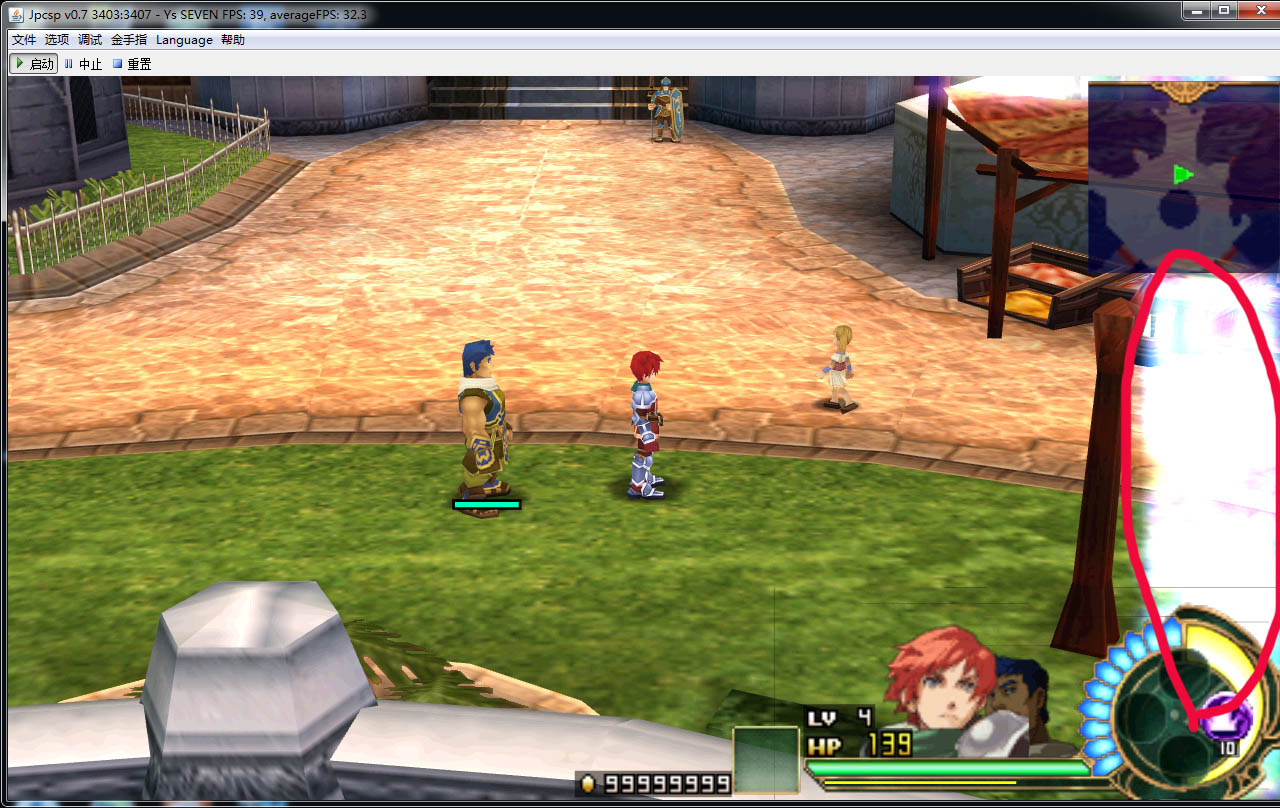Select the blue-haired Dogi portrait
The height and width of the screenshot is (808, 1280).
pos(1020,690)
